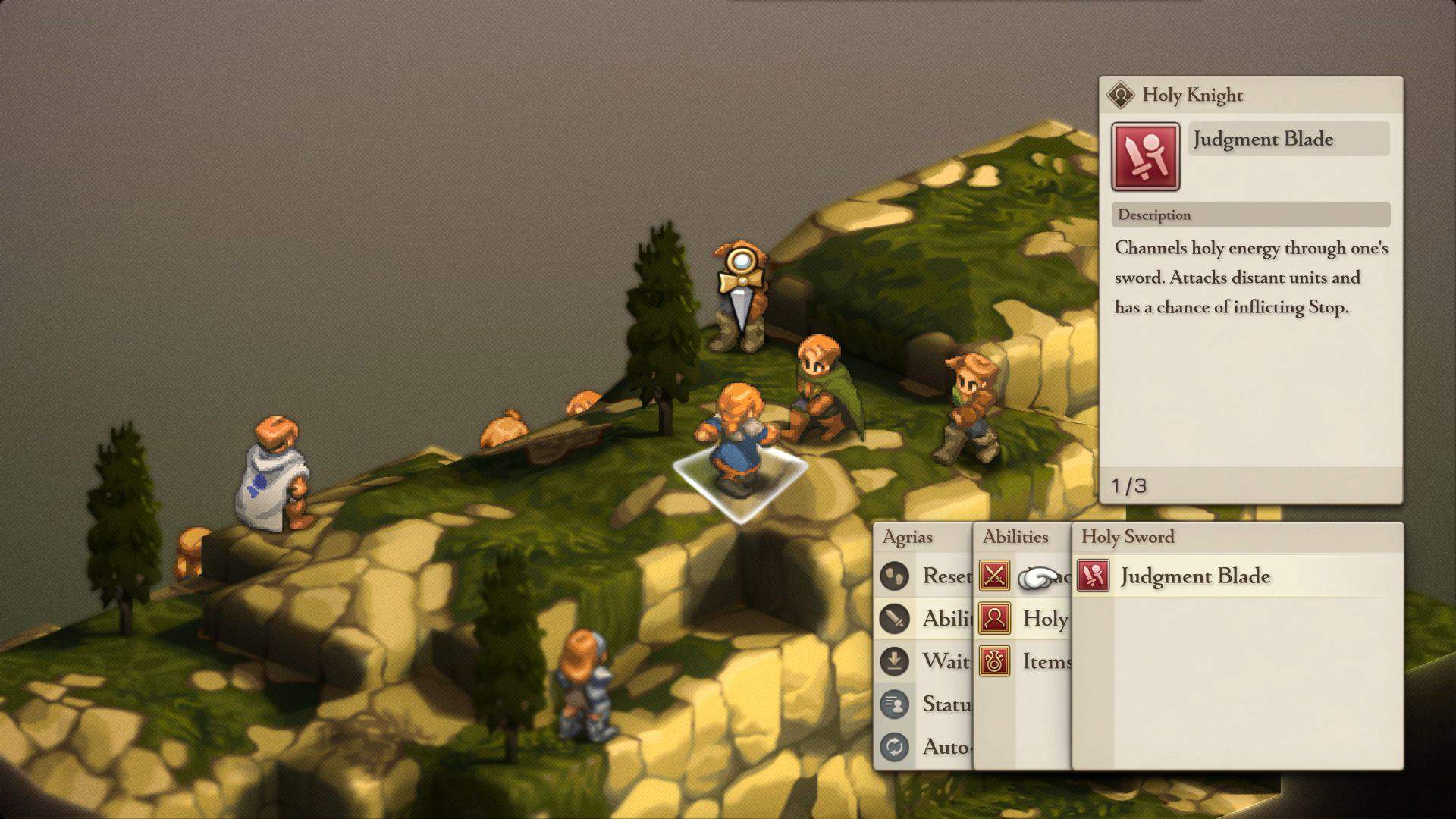1456x819 pixels.
Task: Click the red Judgment Blade ability icon
Action: pos(1145,156)
